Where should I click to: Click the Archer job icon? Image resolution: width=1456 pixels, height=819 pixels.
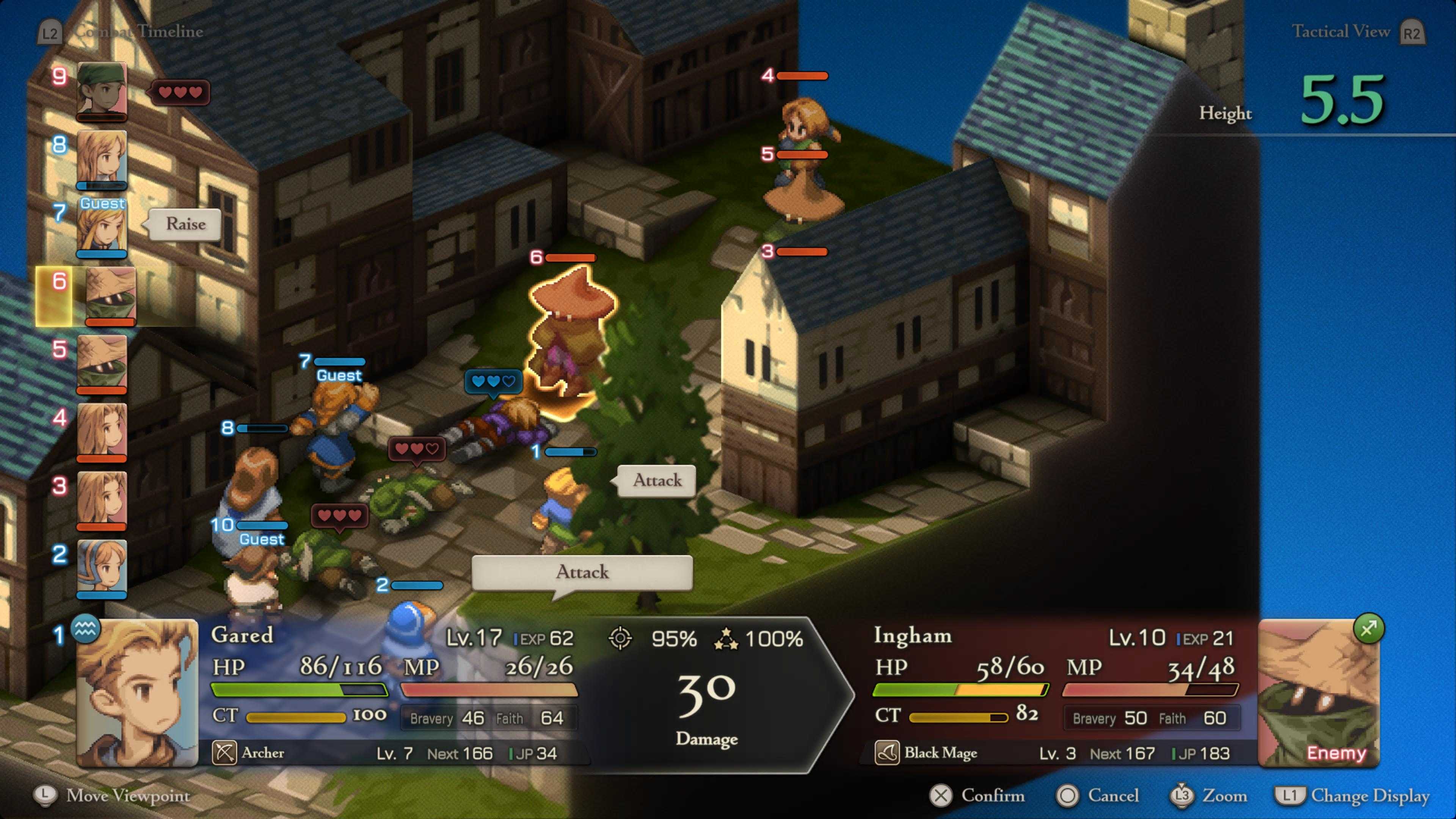click(224, 753)
